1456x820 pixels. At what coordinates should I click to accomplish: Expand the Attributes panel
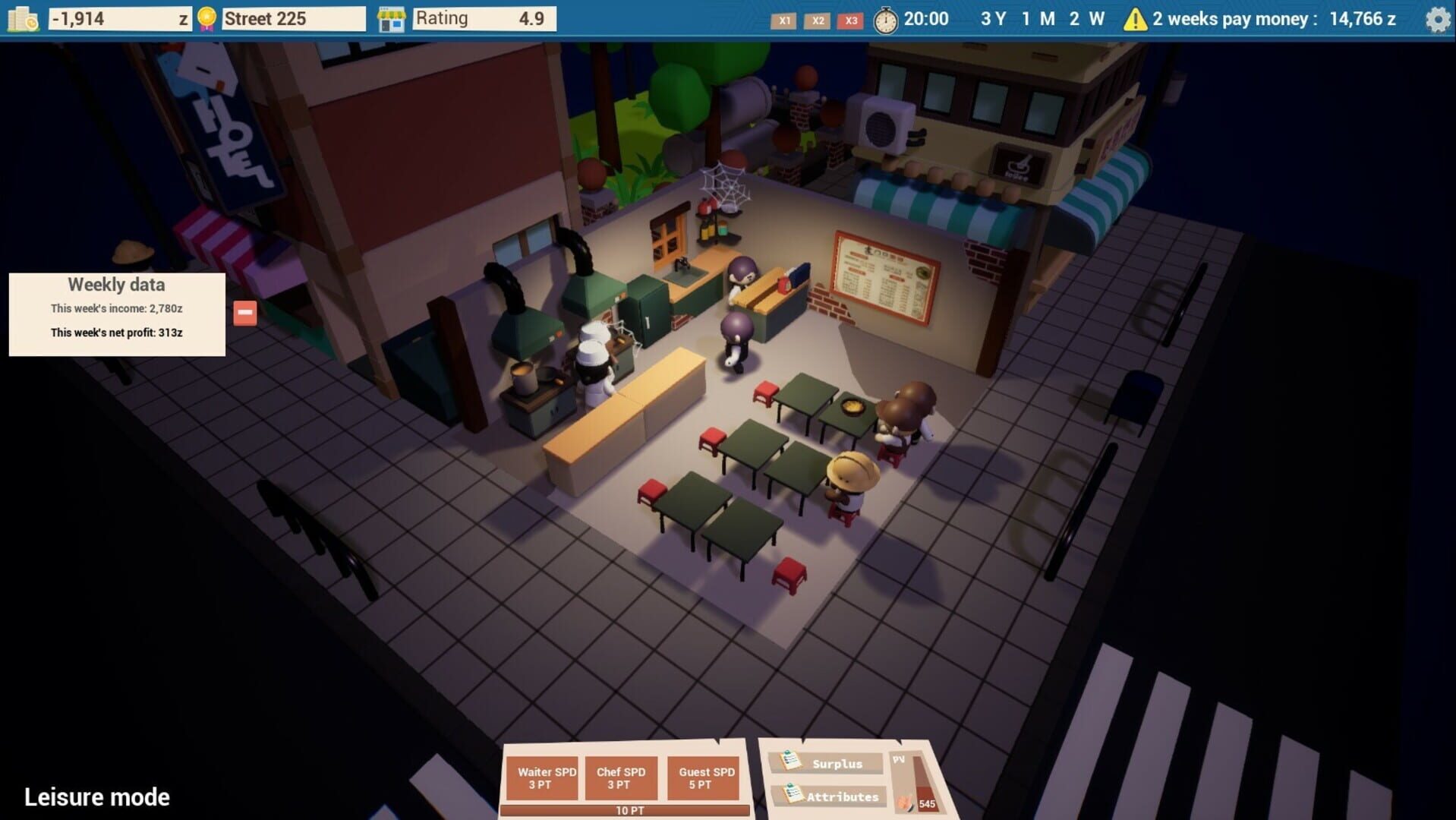pos(841,796)
